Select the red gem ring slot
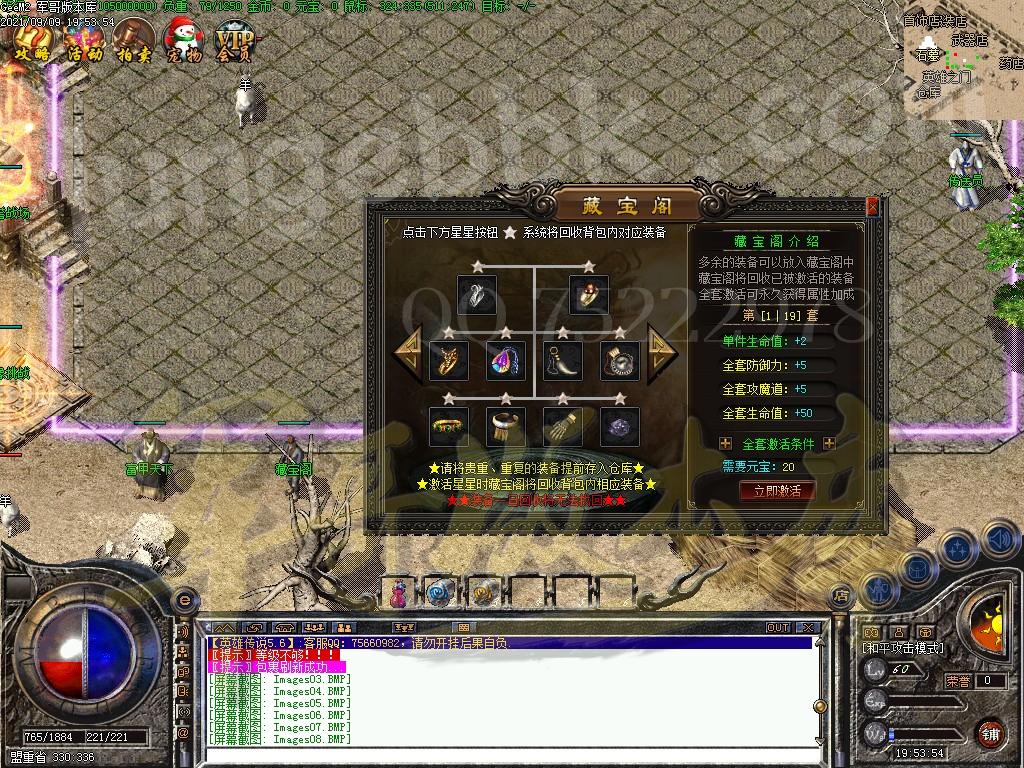 (588, 295)
